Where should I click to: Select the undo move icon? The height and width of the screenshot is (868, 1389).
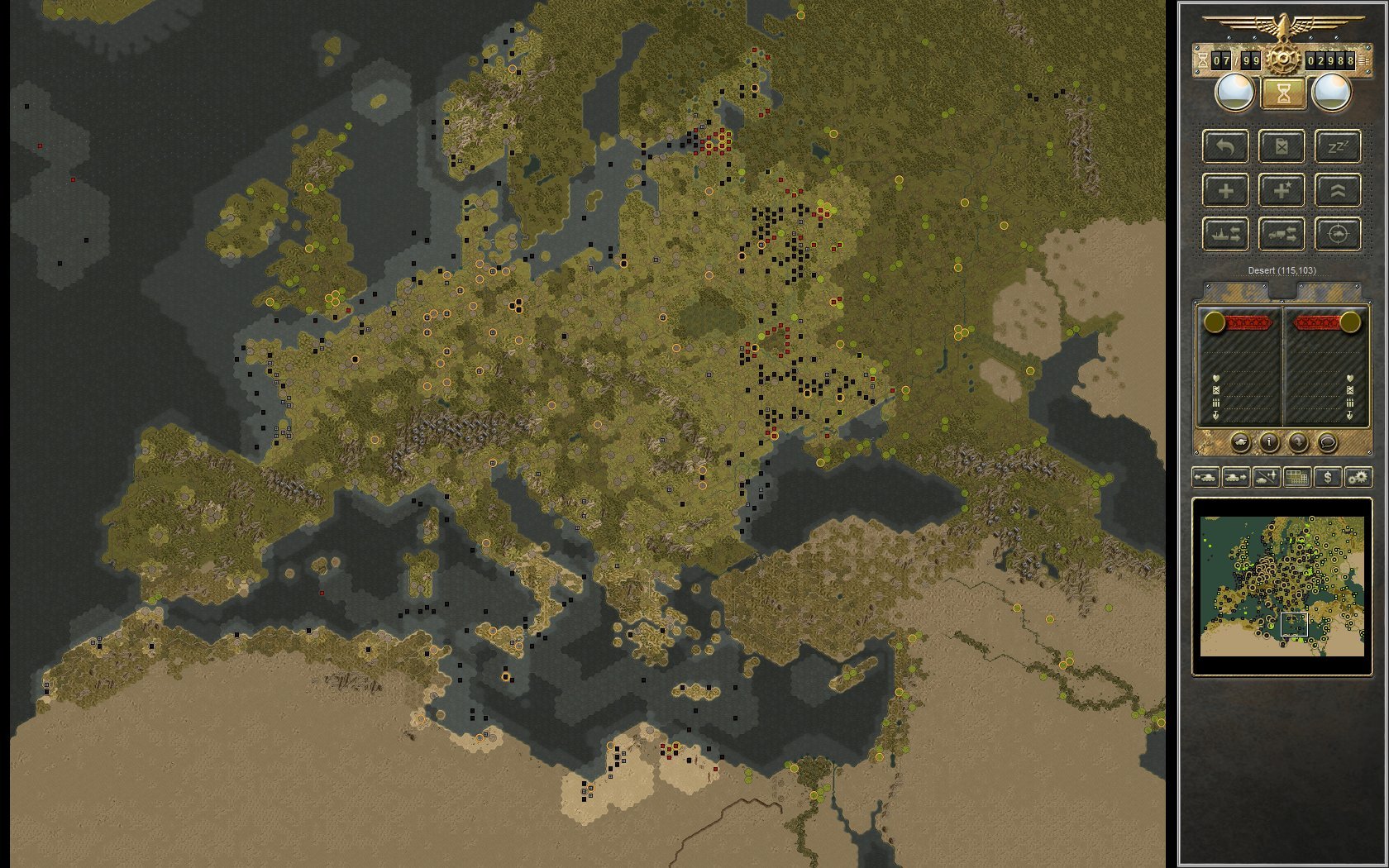[1225, 147]
